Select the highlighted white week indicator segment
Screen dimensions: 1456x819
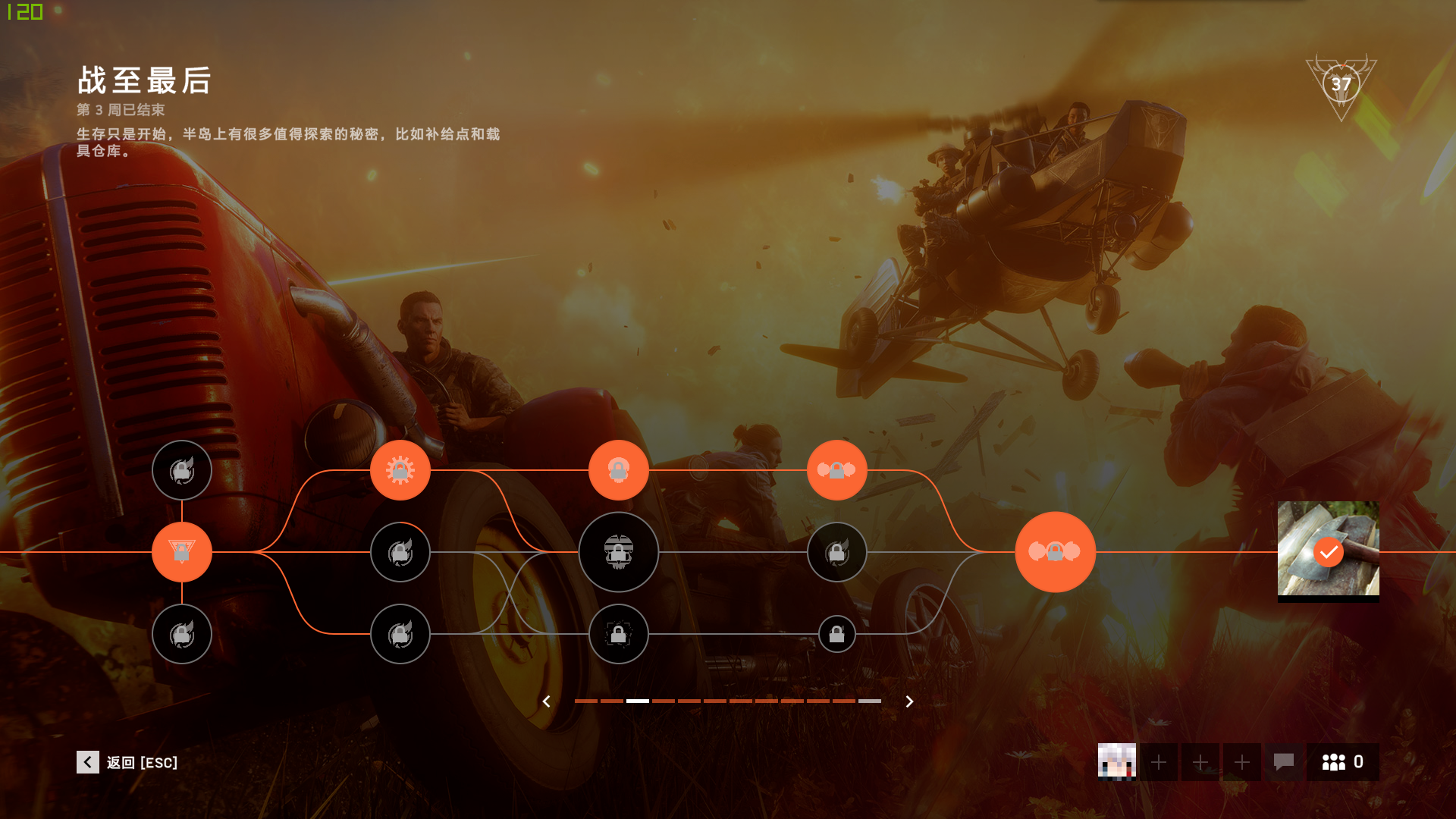638,701
